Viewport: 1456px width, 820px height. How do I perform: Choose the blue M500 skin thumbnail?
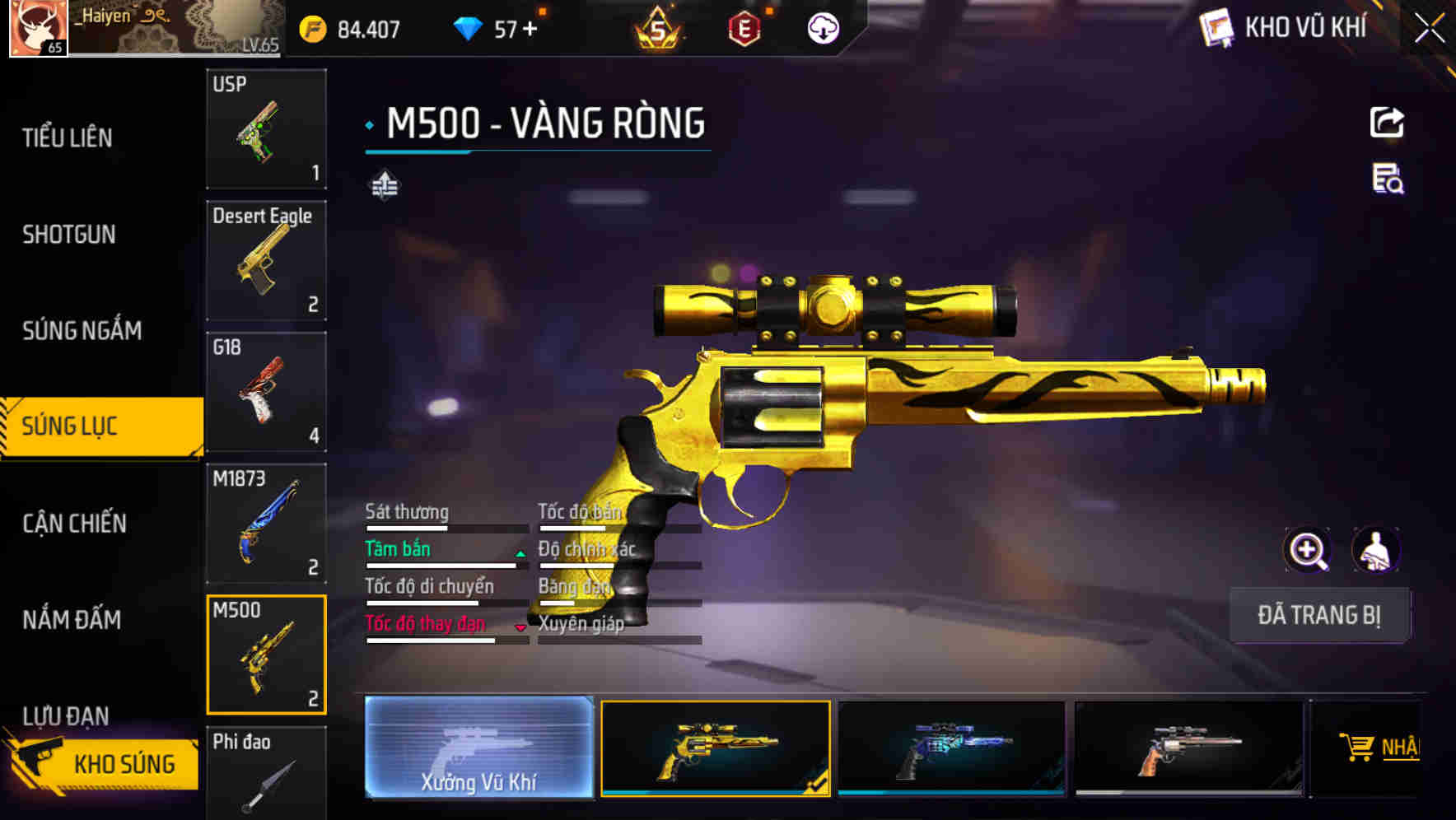tap(952, 749)
